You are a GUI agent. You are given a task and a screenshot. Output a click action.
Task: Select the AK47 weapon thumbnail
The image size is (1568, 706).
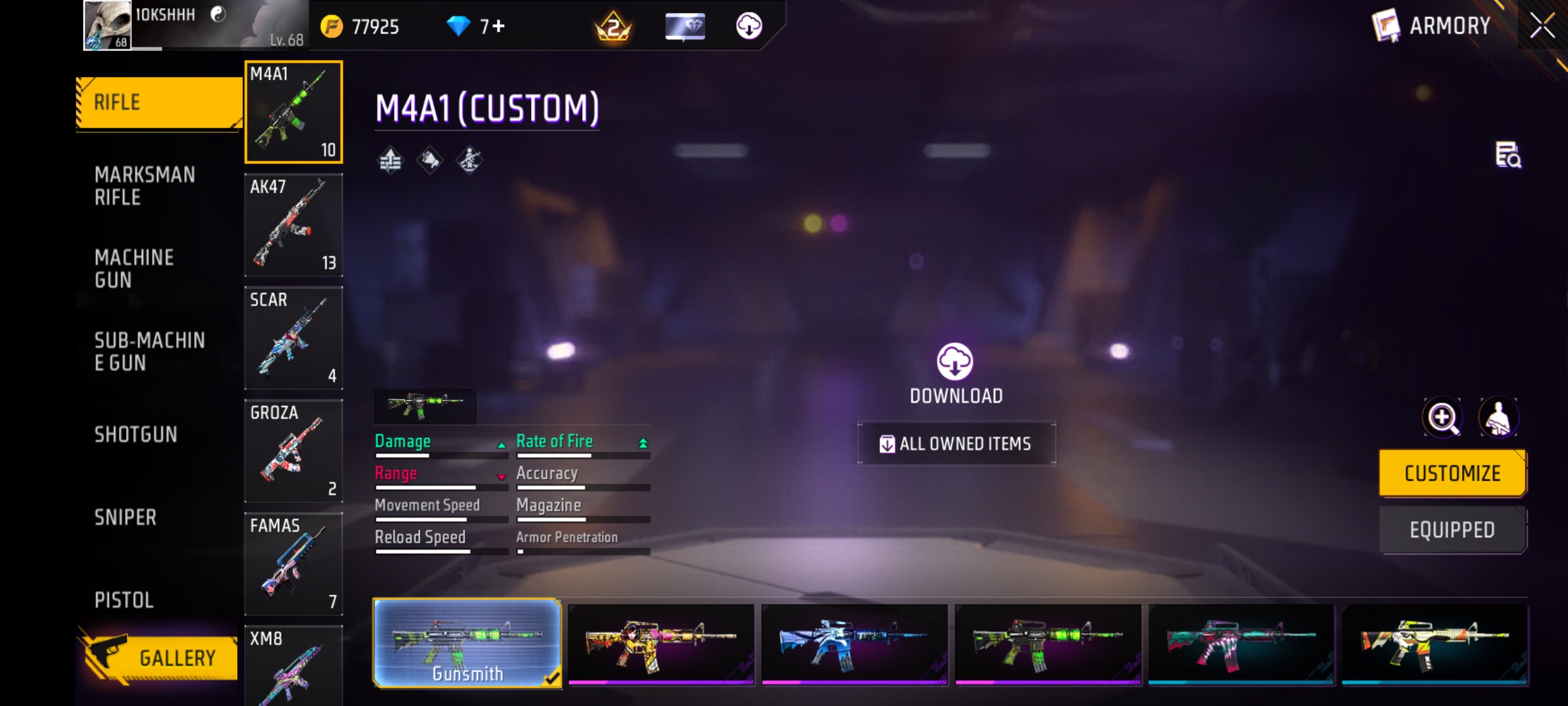[x=293, y=226]
